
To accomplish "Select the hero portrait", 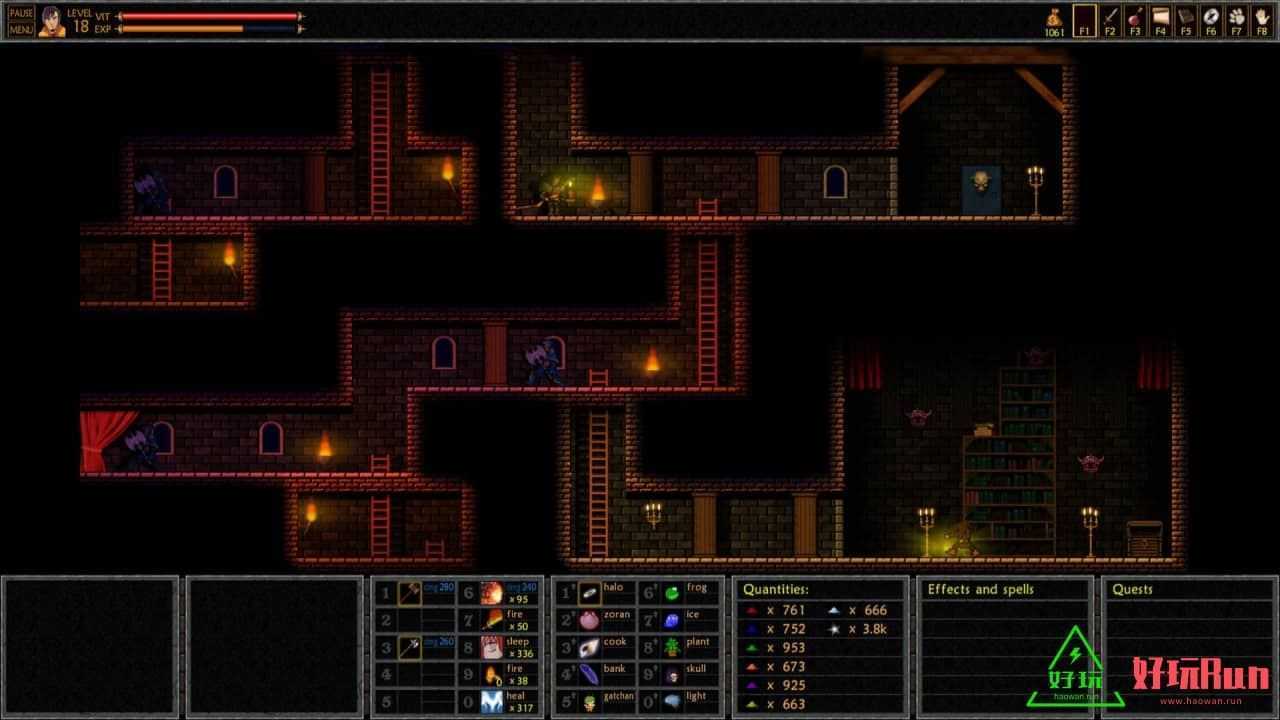I will point(52,21).
